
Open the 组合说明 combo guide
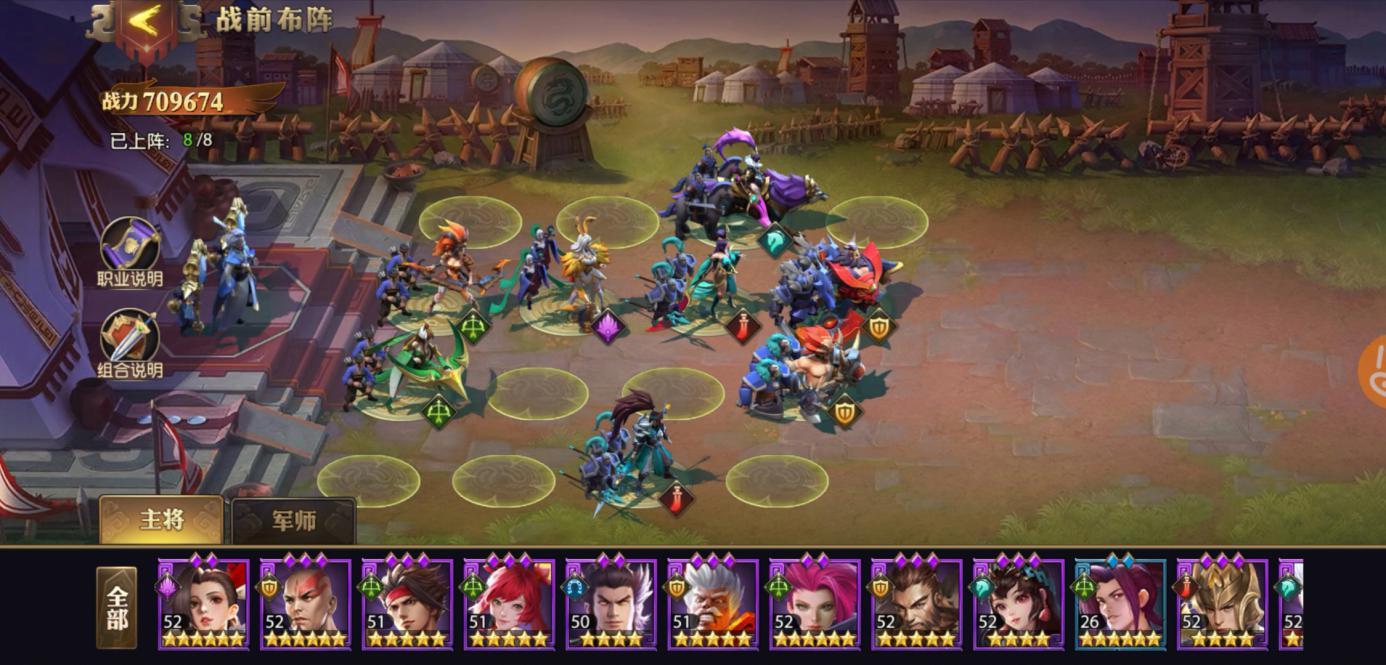coord(130,344)
